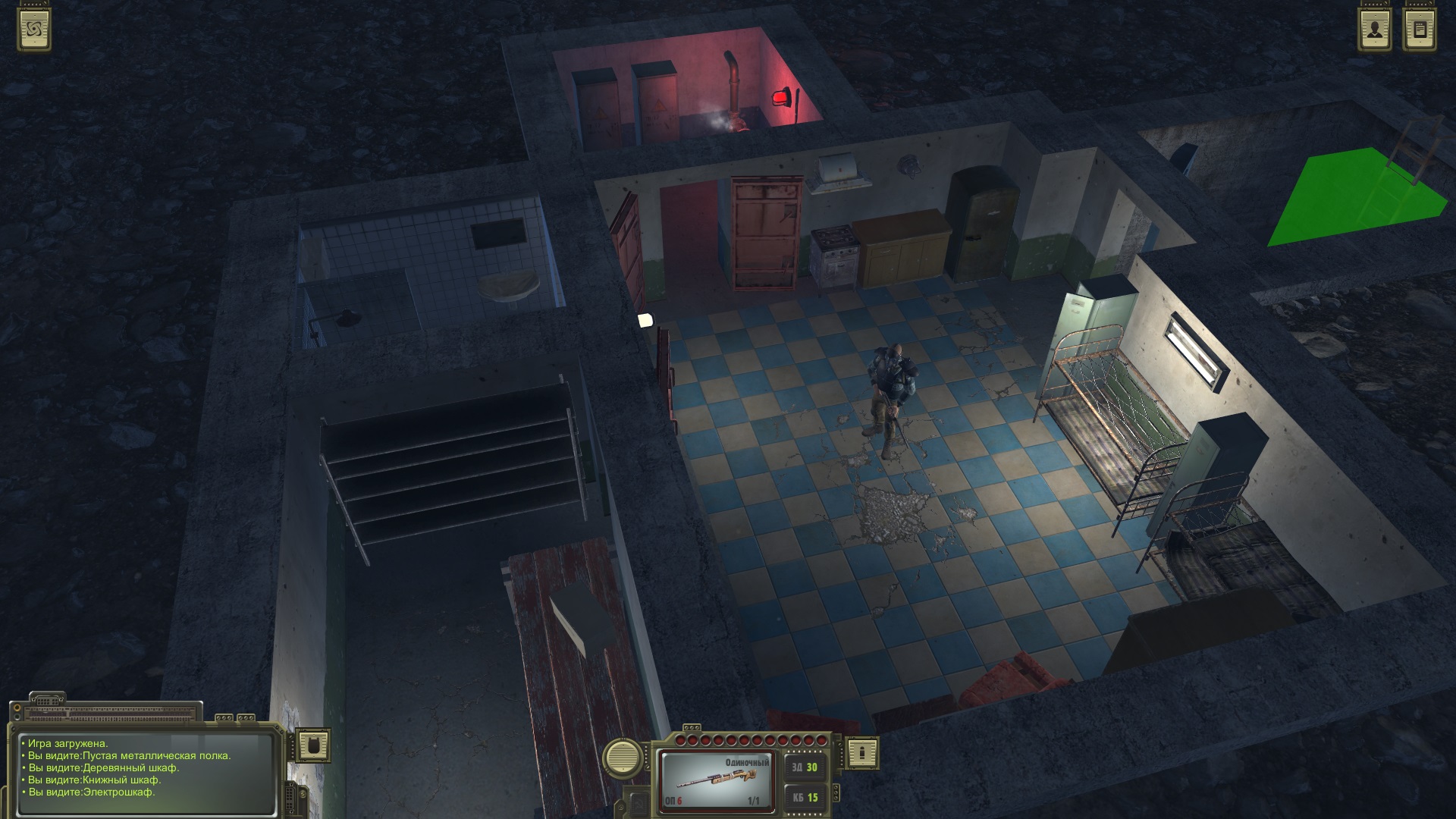
Task: Click log entry Игра загружена
Action: click(67, 745)
